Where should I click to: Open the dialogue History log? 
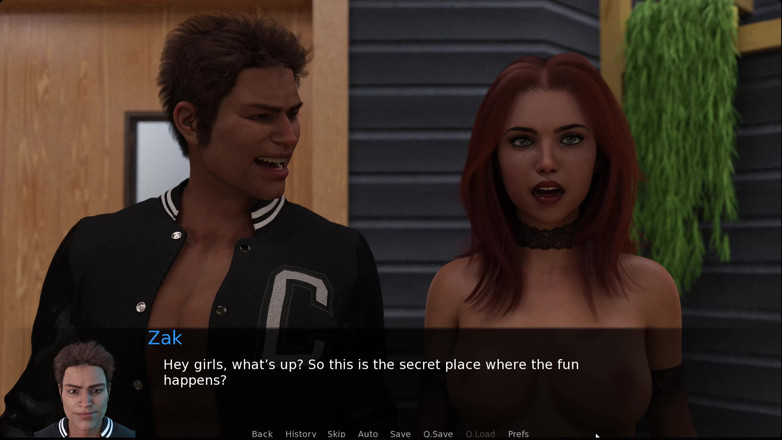(300, 434)
